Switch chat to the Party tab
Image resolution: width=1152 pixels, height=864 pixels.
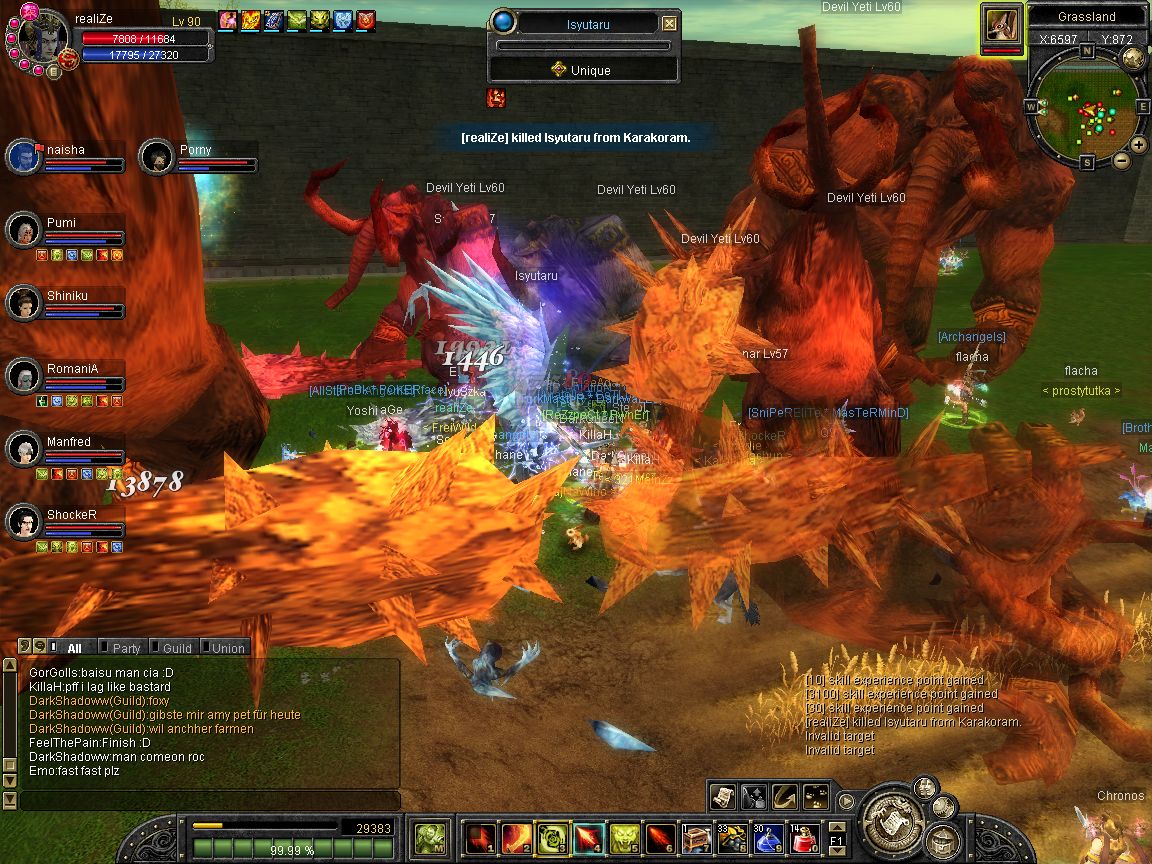[126, 648]
